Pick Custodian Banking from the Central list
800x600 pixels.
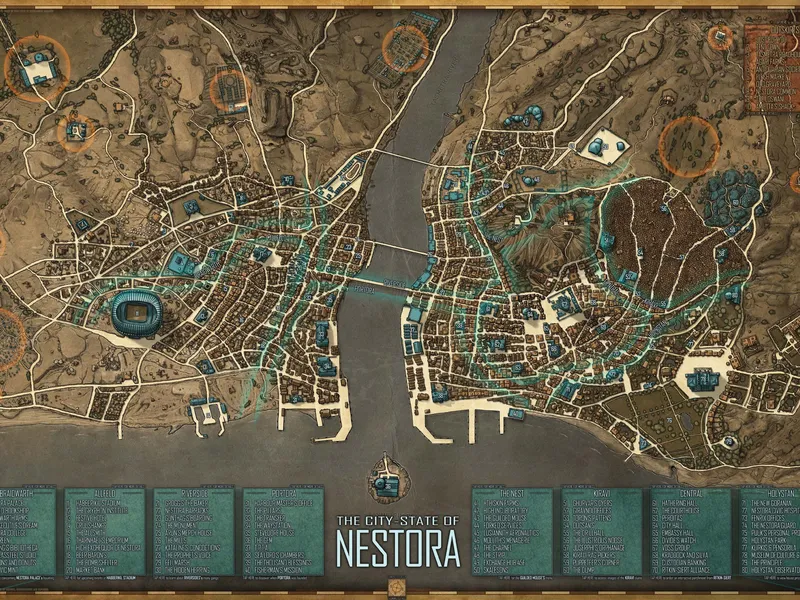tap(682, 562)
